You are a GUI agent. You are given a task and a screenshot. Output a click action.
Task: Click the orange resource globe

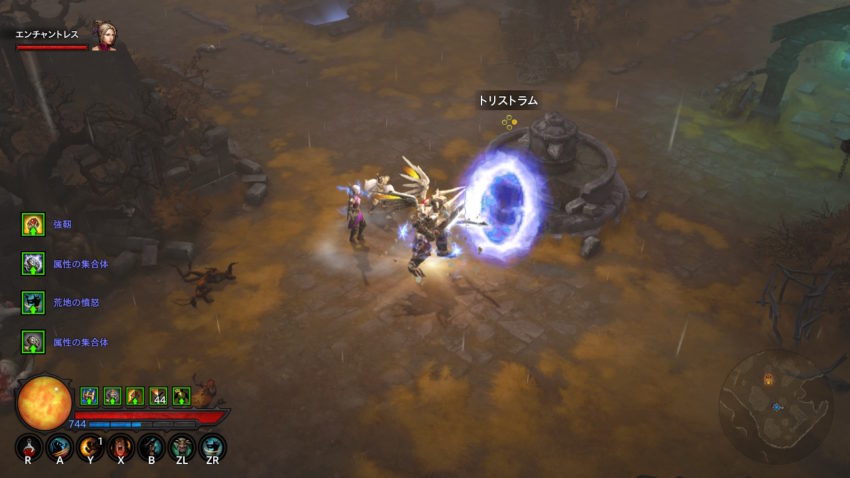[x=45, y=402]
